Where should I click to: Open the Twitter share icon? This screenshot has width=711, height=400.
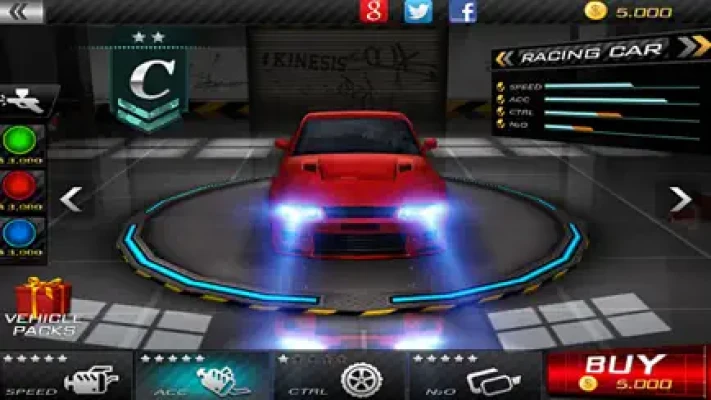[418, 11]
